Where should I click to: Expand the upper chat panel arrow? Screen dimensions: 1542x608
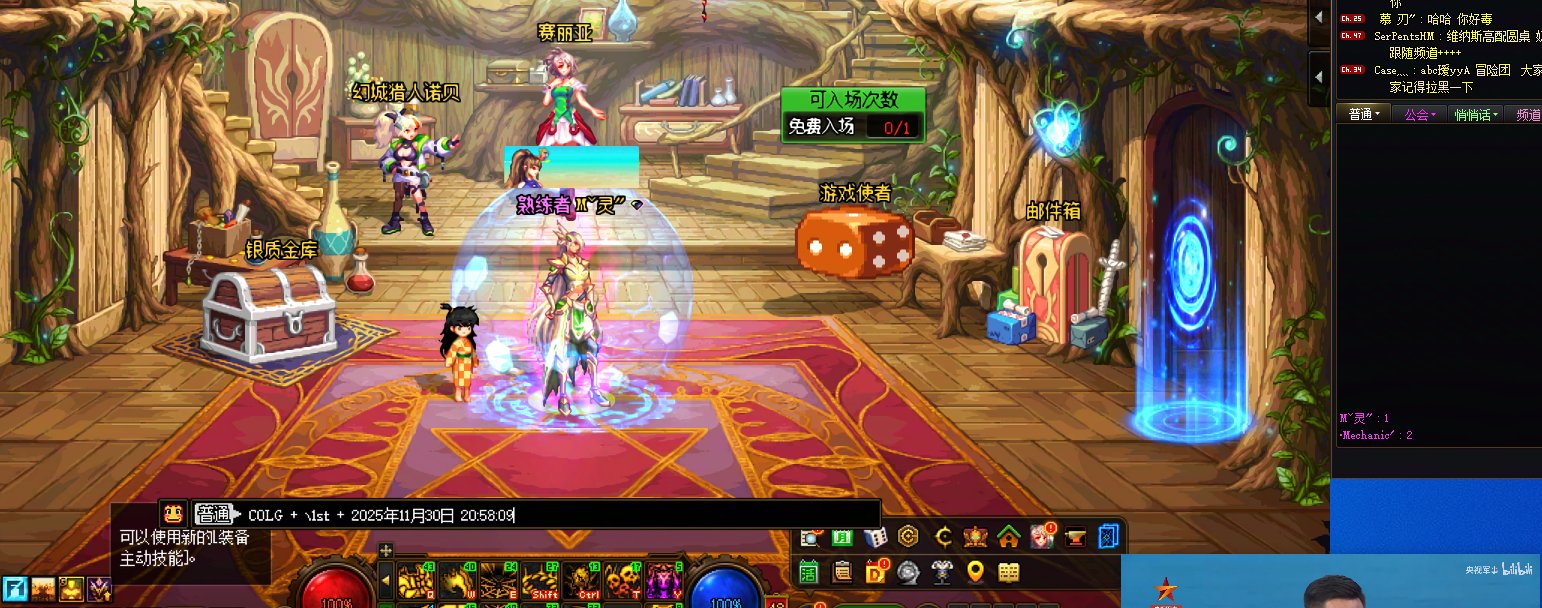coord(1320,18)
